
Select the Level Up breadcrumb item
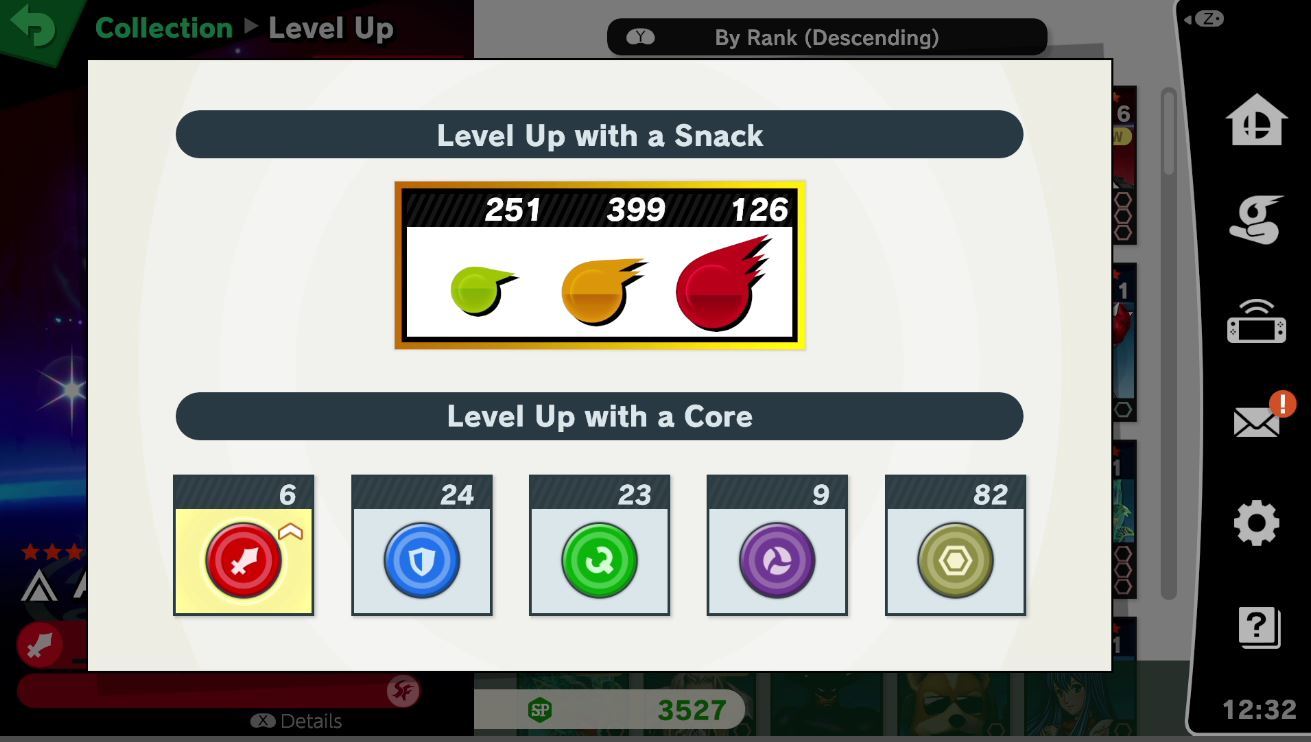click(330, 28)
